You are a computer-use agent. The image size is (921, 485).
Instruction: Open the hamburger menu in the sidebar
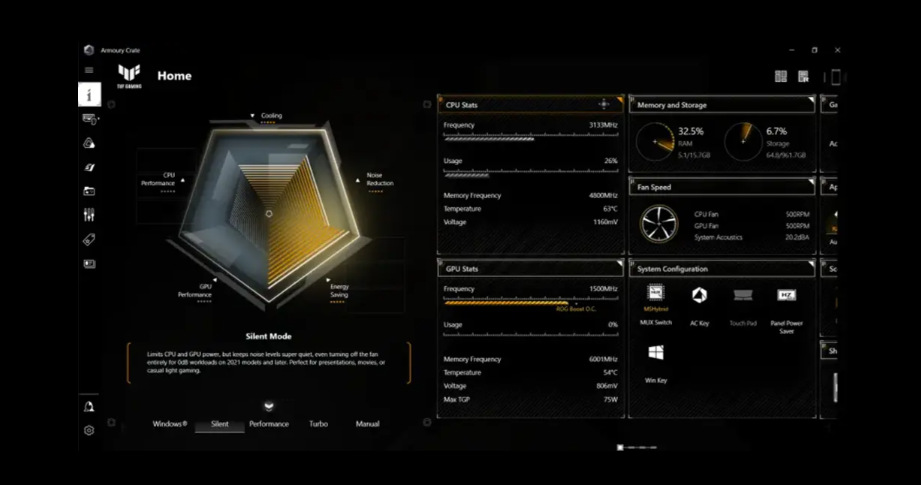(89, 70)
